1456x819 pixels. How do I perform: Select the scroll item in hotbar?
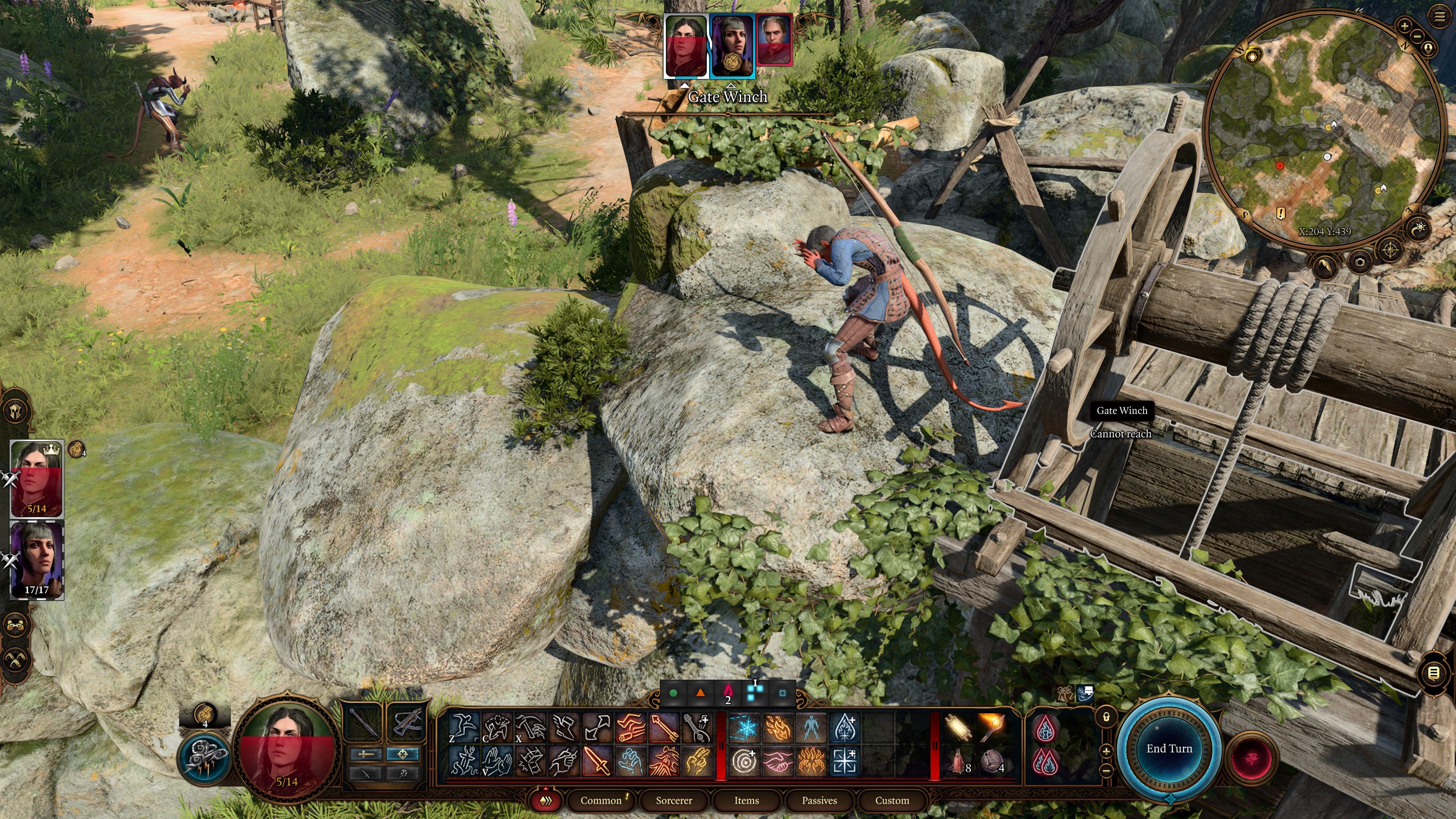957,728
